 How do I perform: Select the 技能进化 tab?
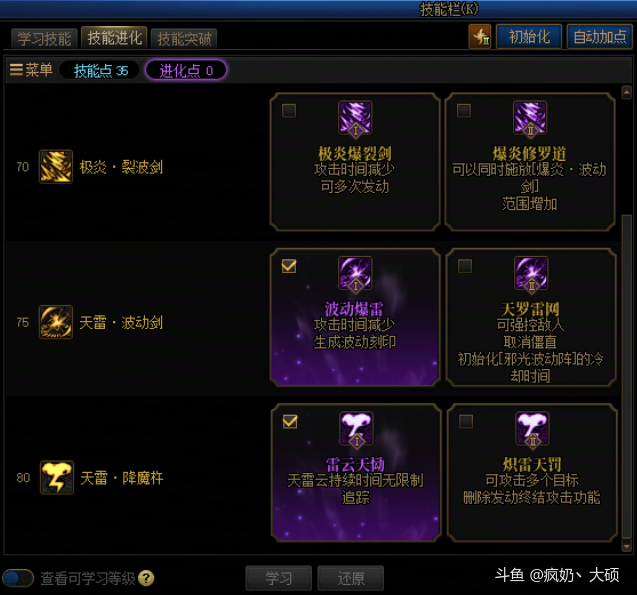115,38
